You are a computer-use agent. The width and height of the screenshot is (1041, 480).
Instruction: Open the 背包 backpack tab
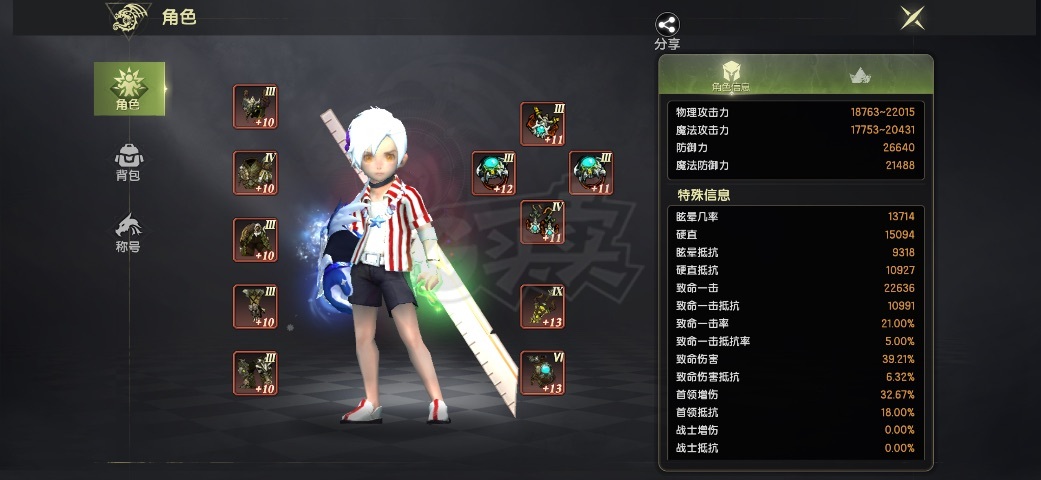point(128,162)
